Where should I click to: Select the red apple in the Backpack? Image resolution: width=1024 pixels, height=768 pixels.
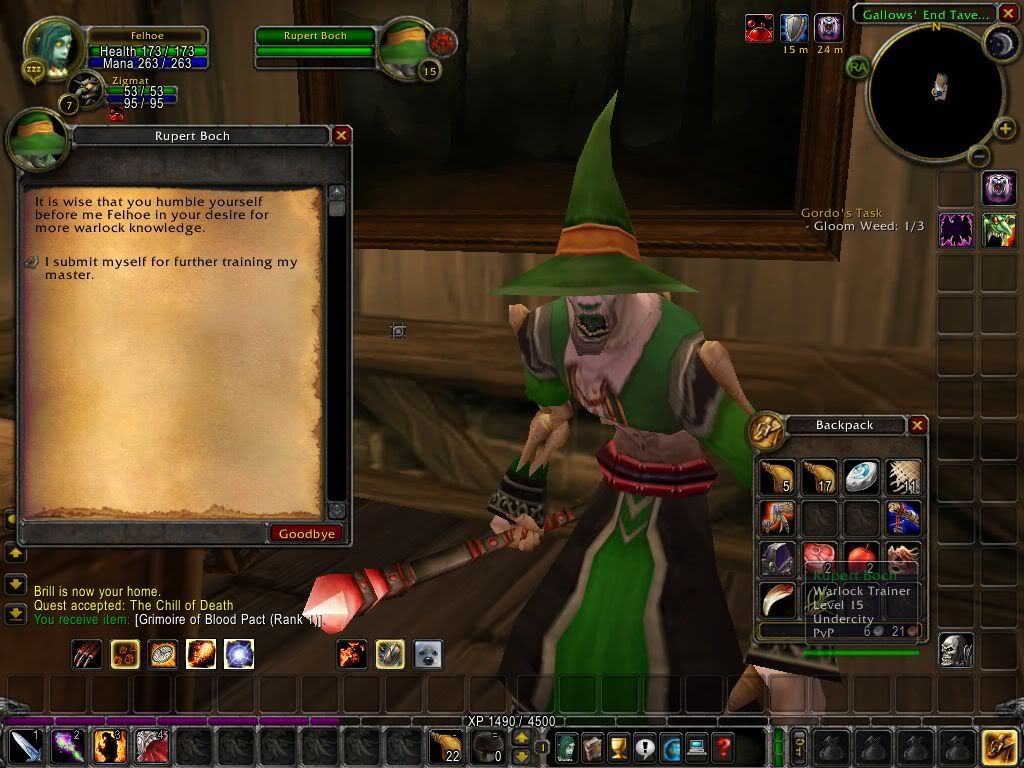pyautogui.click(x=861, y=558)
